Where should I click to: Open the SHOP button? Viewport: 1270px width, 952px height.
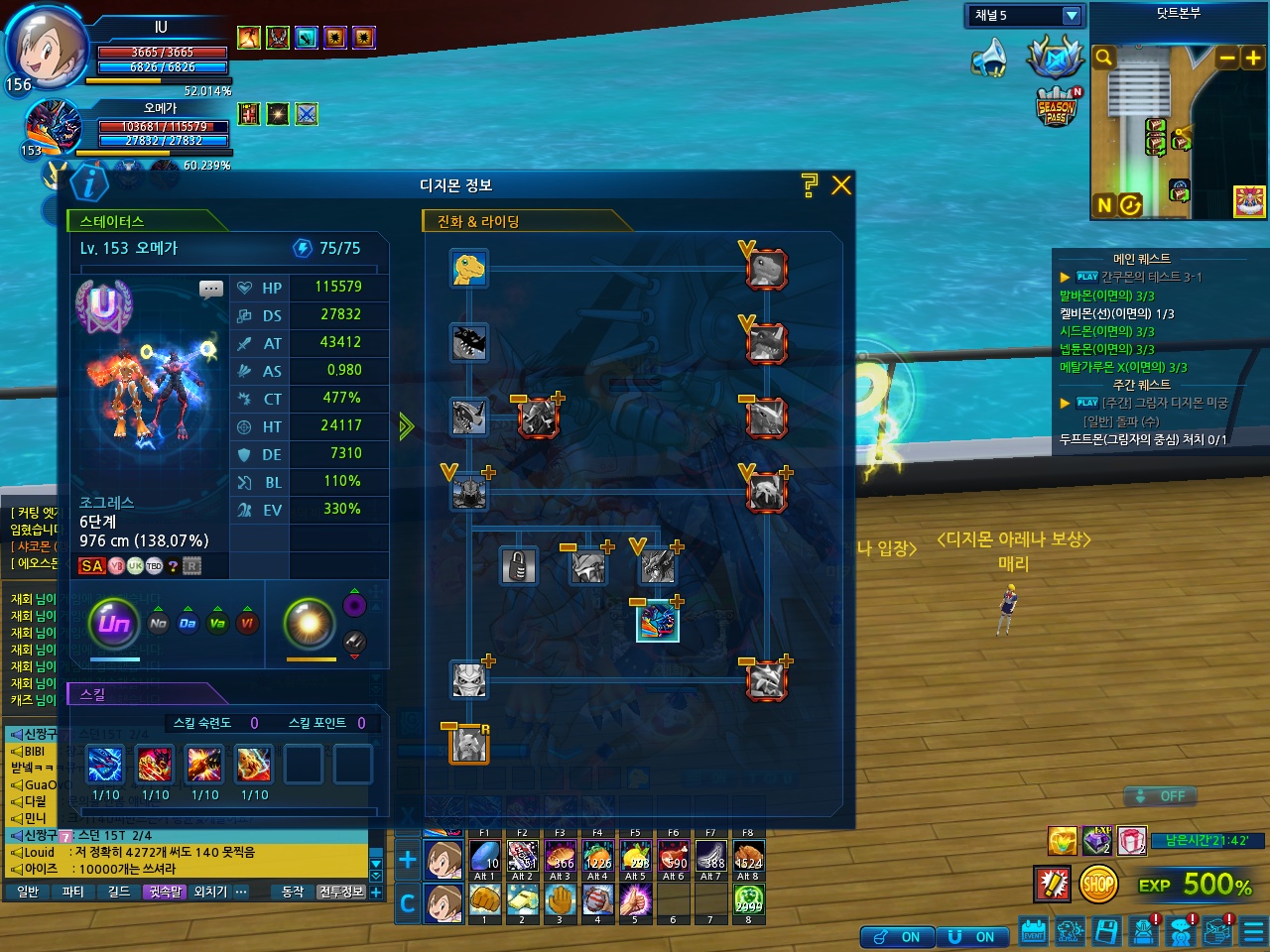[1097, 884]
